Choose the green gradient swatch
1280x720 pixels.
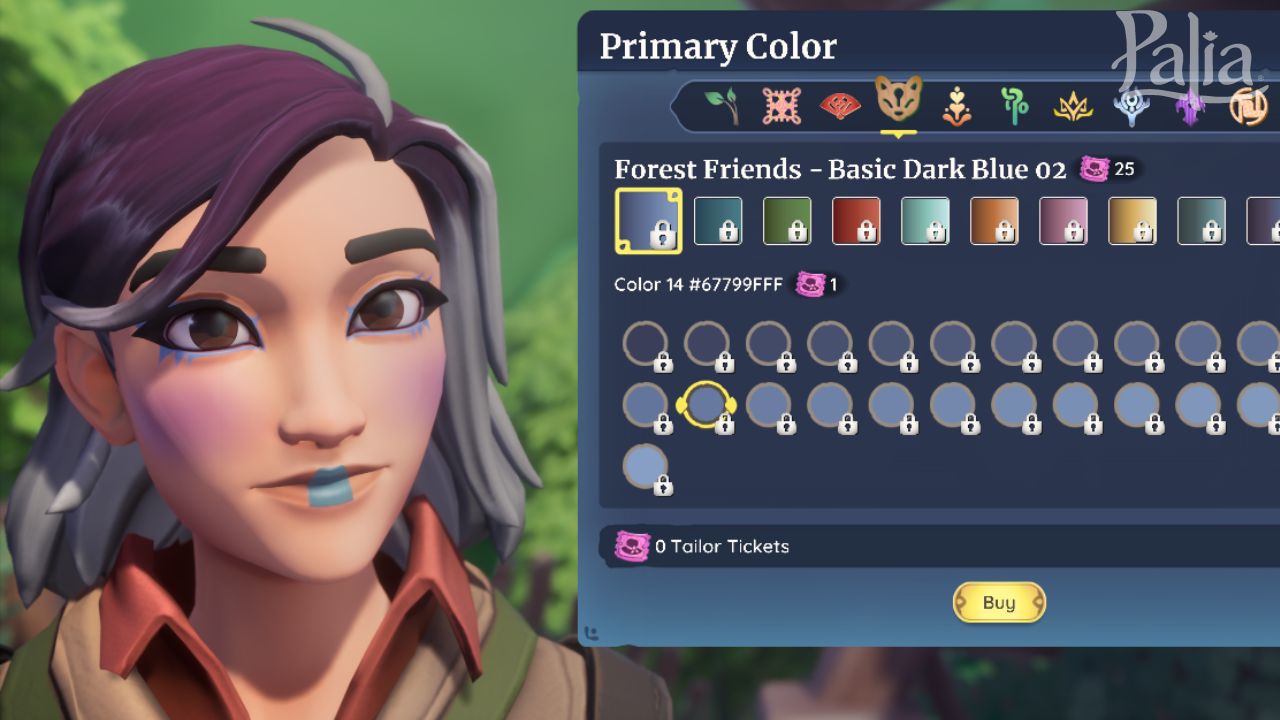[x=787, y=220]
